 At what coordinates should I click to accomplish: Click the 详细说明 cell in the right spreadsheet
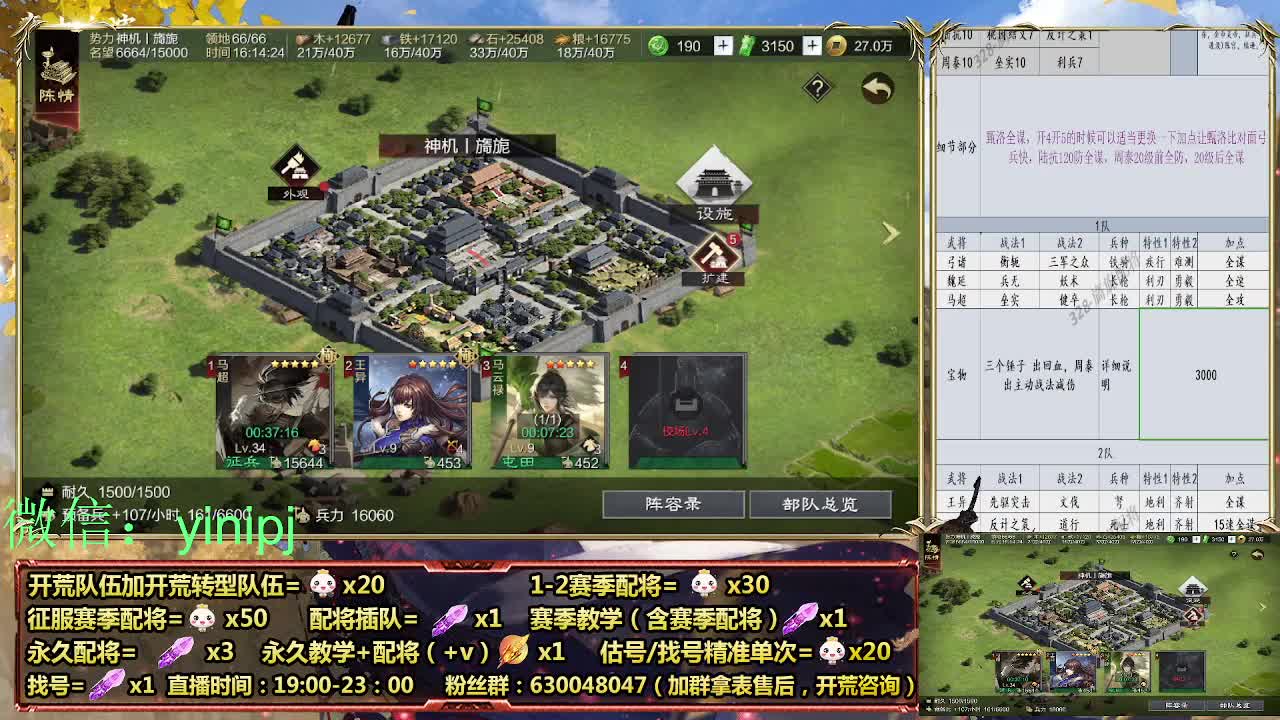pos(1117,372)
